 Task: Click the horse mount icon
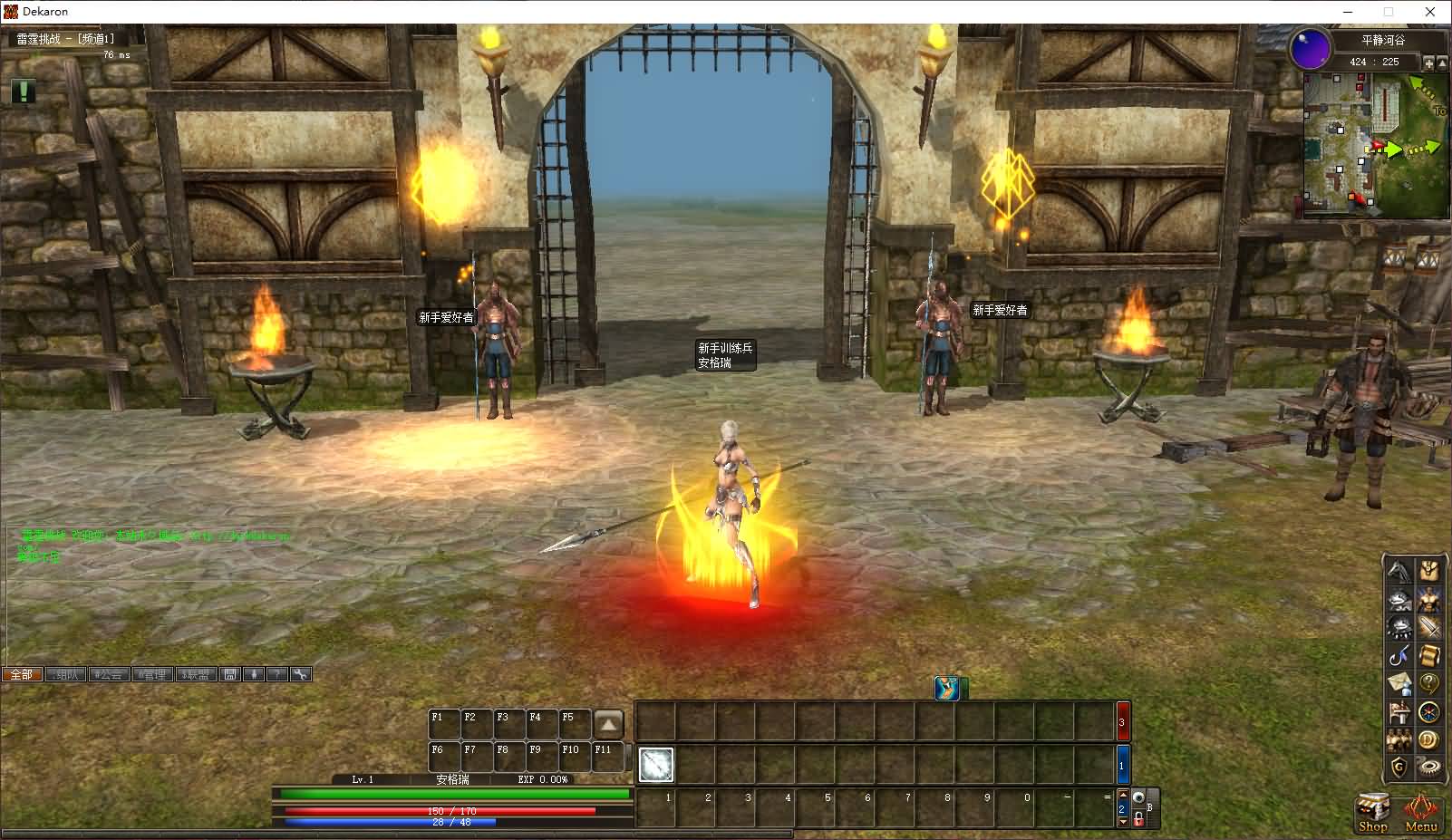tap(1400, 572)
